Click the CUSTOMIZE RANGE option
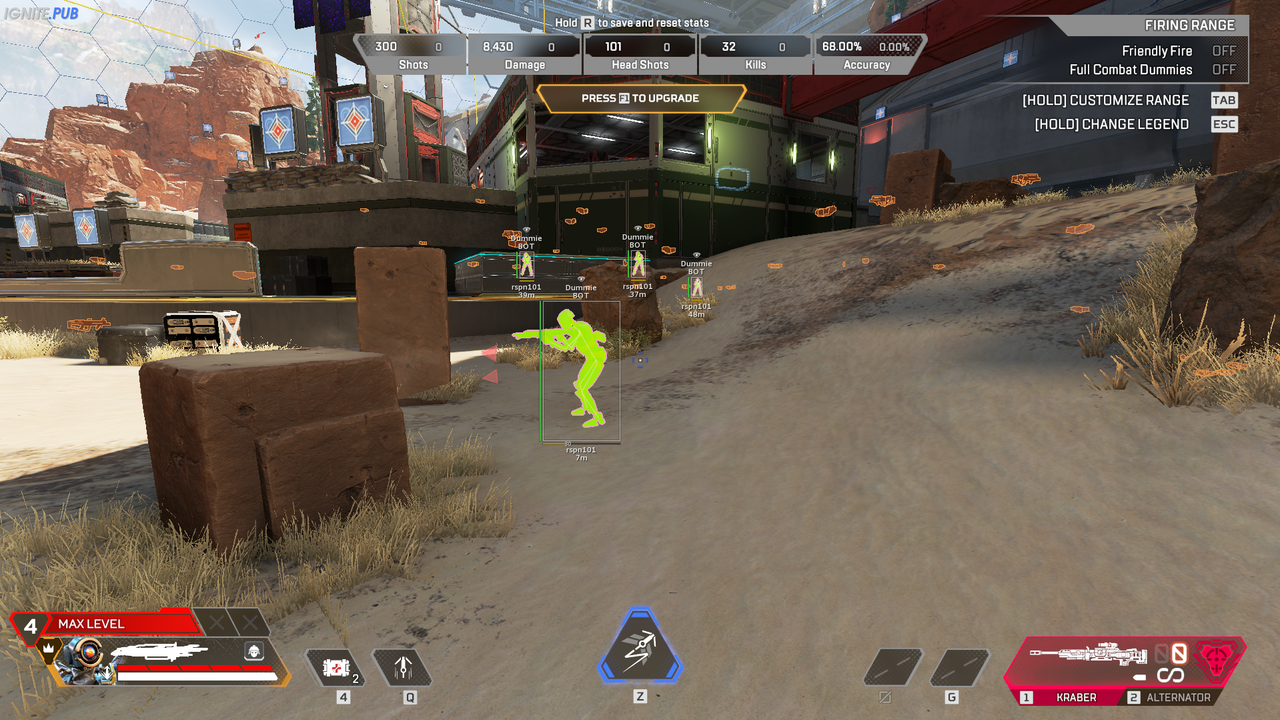 1105,100
